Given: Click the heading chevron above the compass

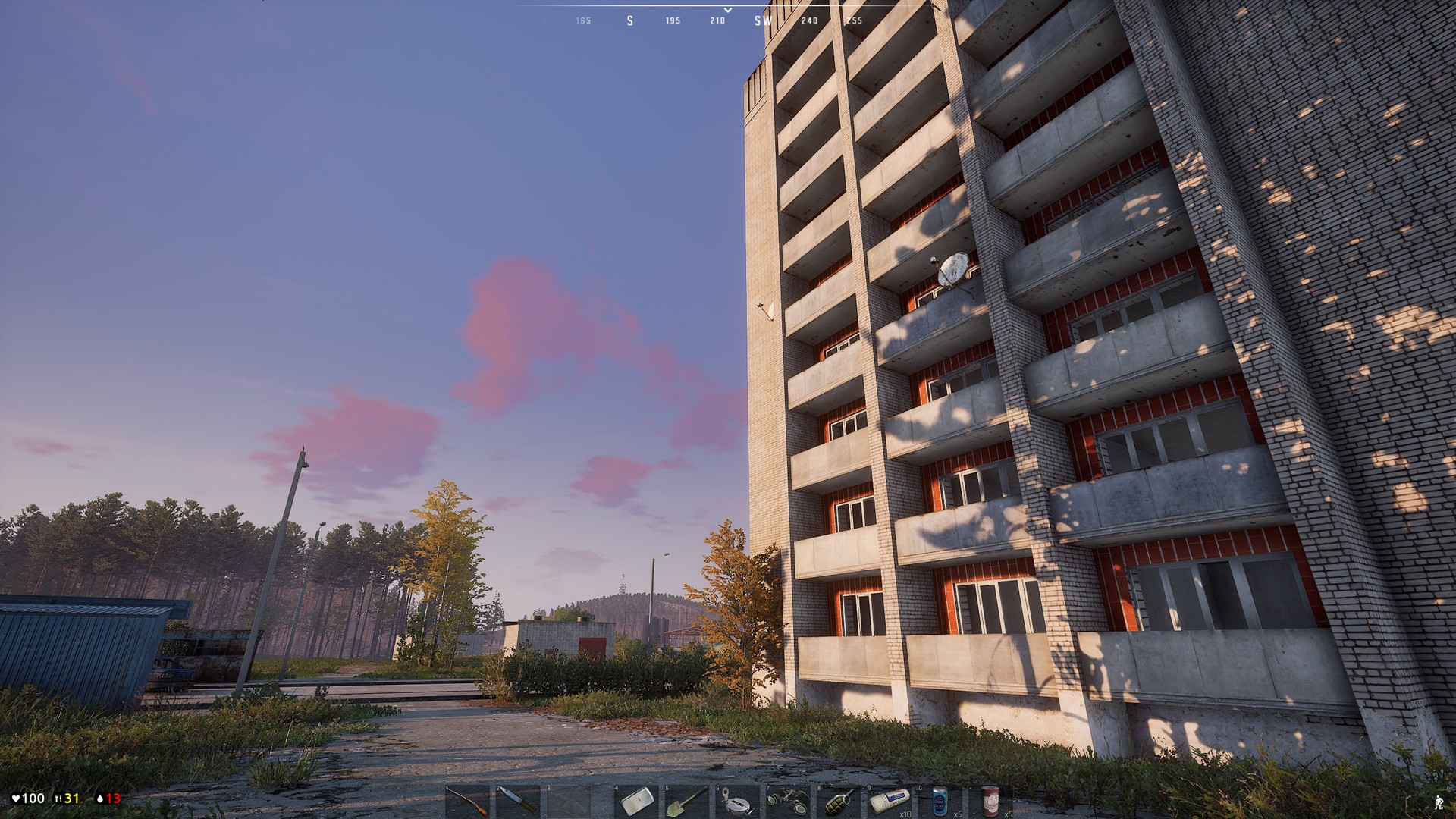Looking at the screenshot, I should coord(726,9).
